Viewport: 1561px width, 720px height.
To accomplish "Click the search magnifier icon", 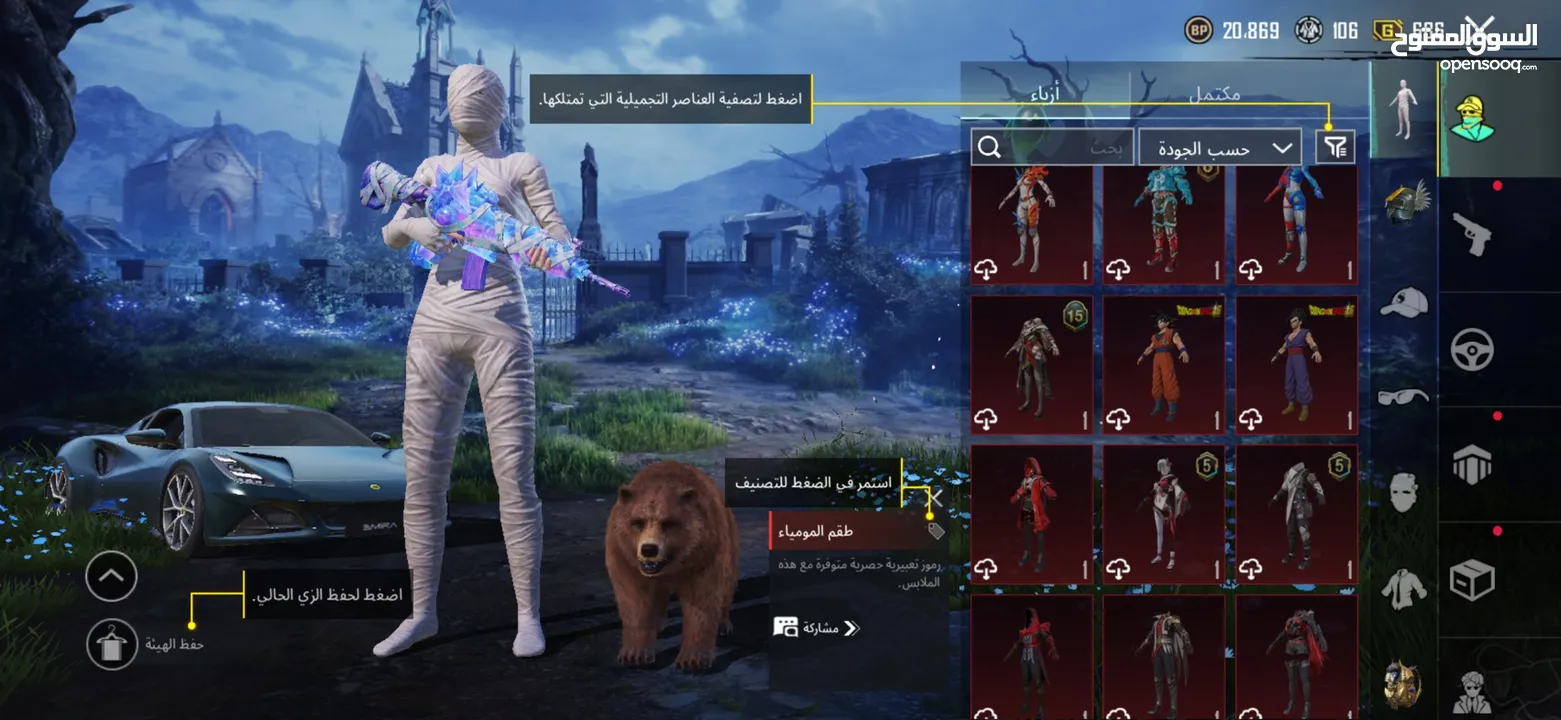I will click(x=990, y=146).
